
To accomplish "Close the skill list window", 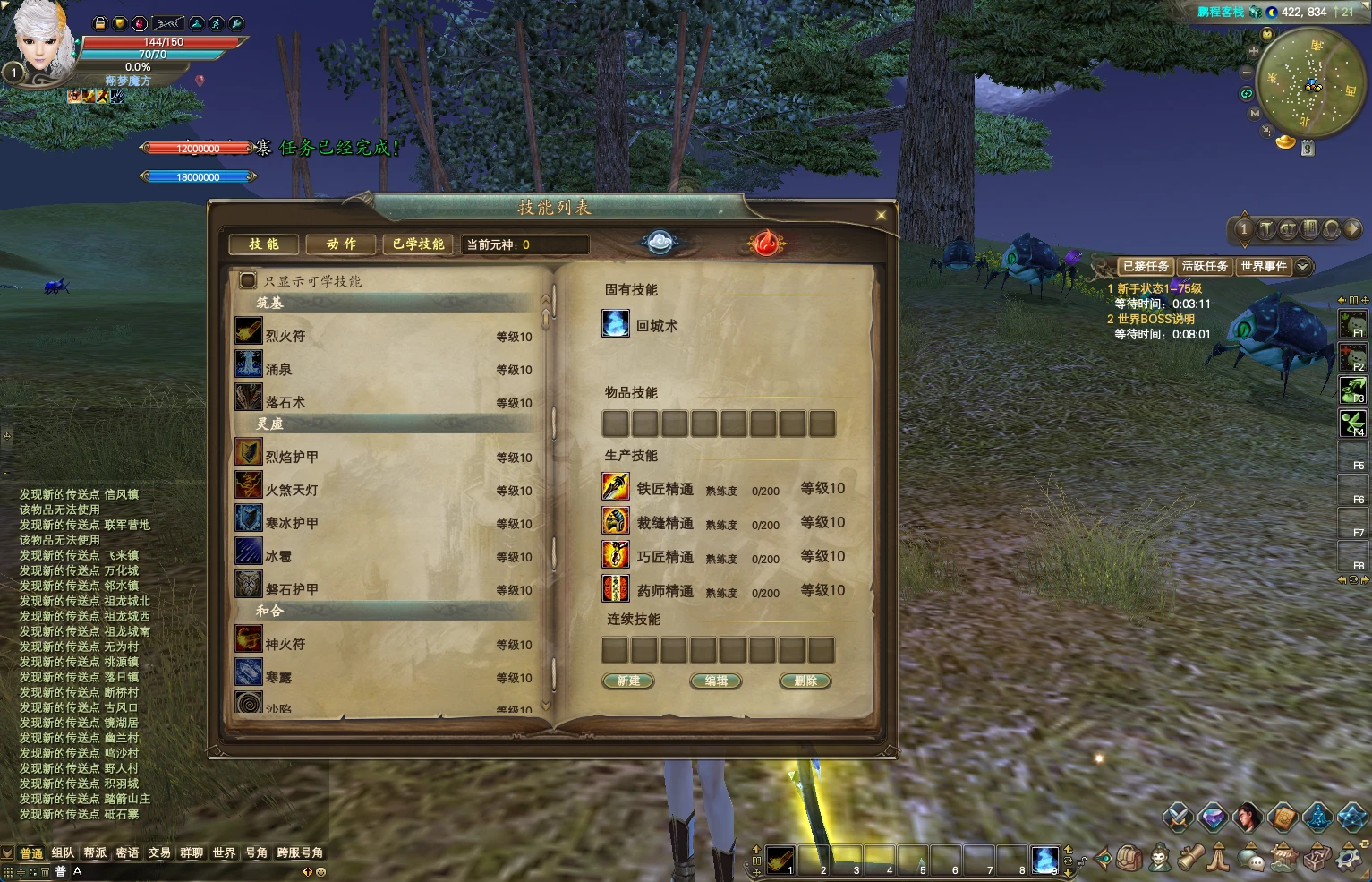I will click(881, 215).
